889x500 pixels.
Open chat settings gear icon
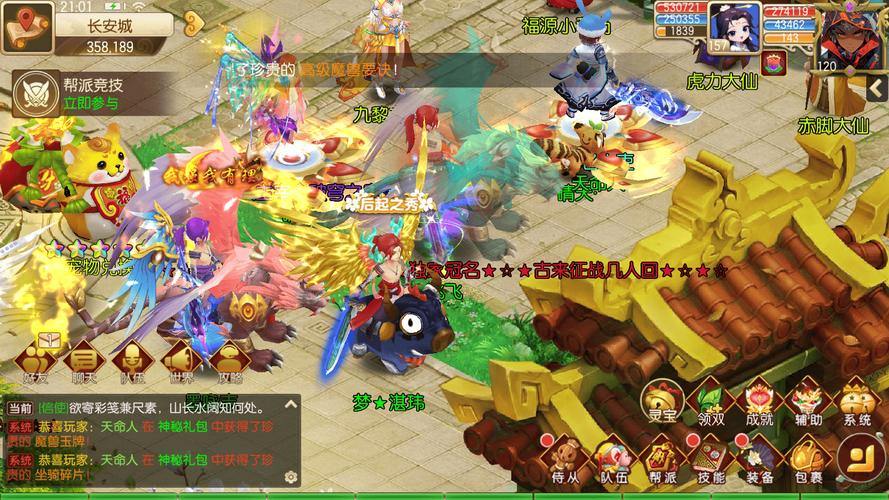click(290, 478)
